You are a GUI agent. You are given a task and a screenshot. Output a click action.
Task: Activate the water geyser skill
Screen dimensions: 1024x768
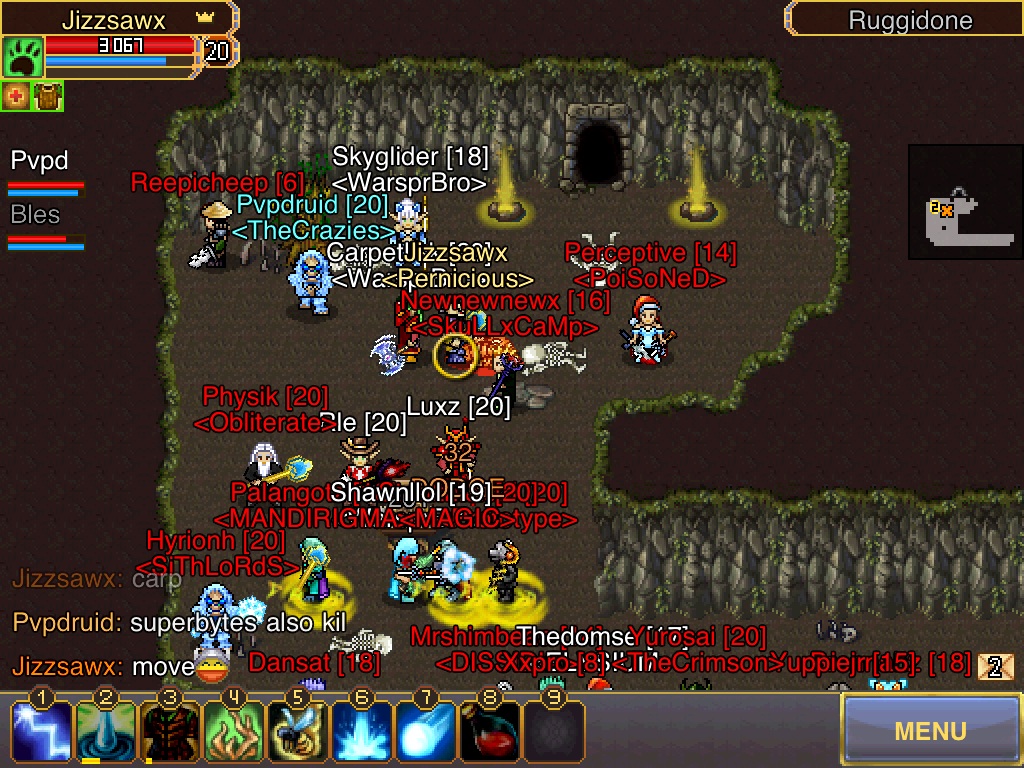pos(106,730)
